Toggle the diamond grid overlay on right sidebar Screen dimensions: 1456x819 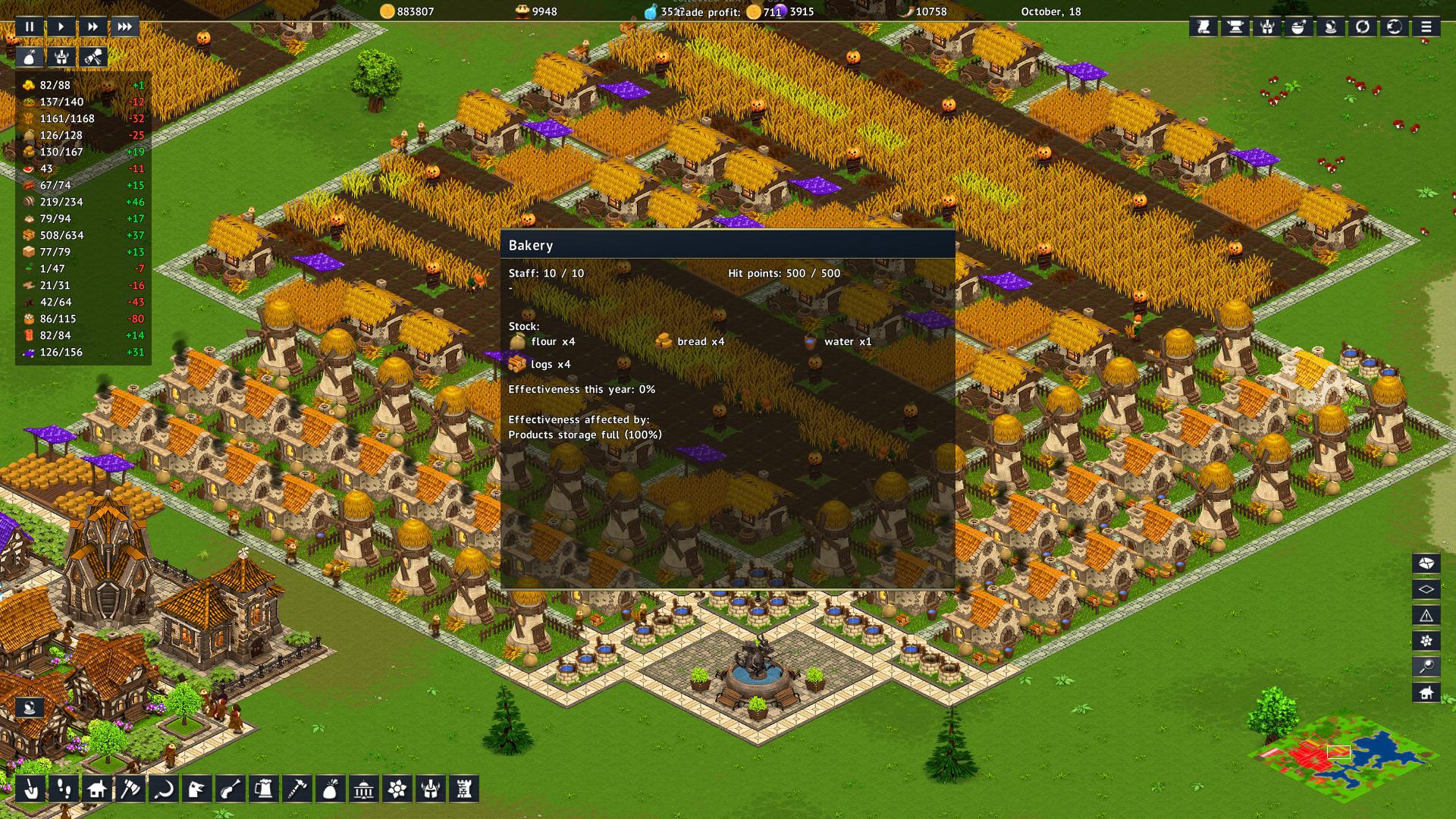1426,589
